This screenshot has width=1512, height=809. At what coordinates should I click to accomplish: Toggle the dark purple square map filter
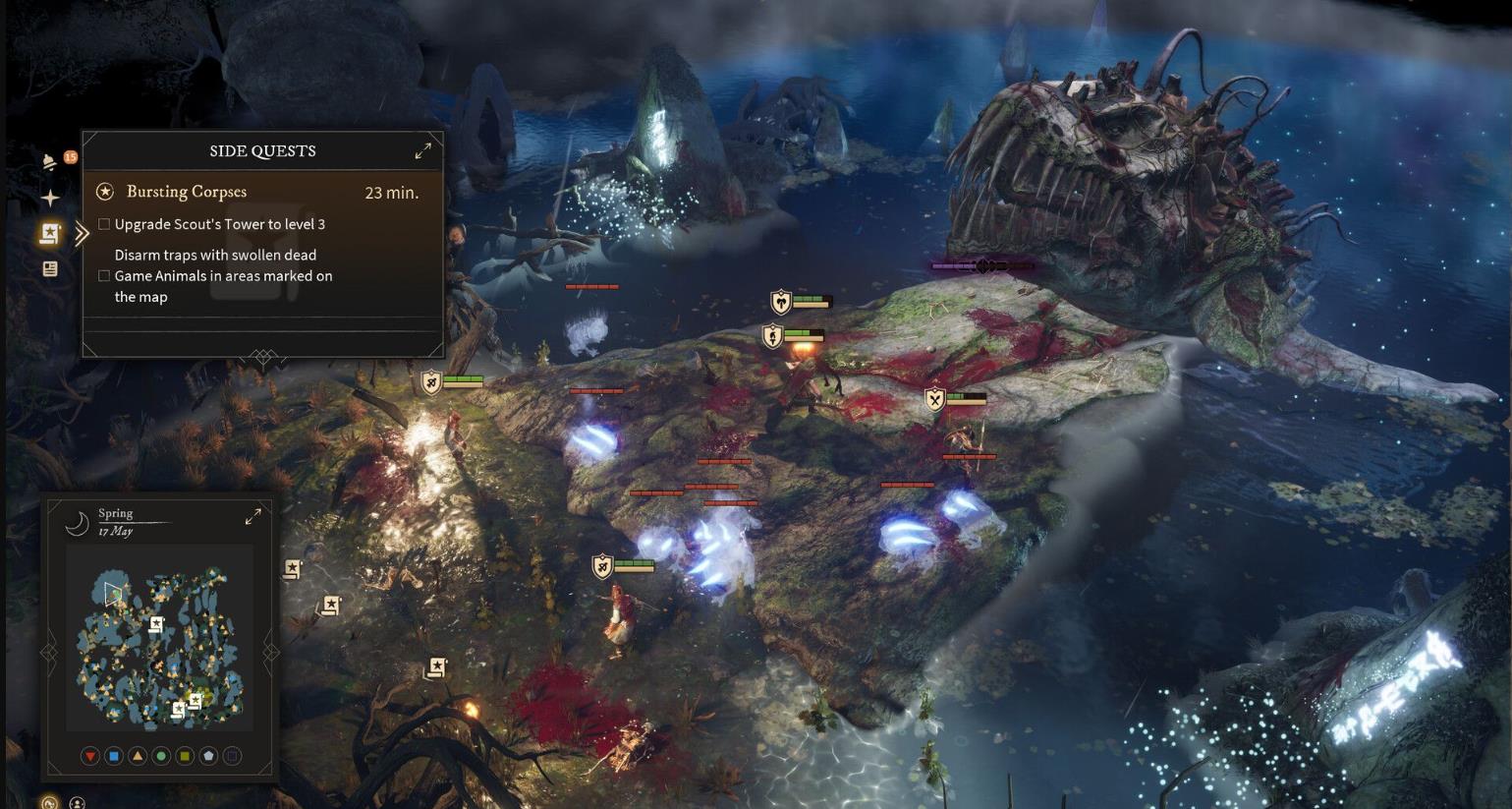[x=232, y=756]
